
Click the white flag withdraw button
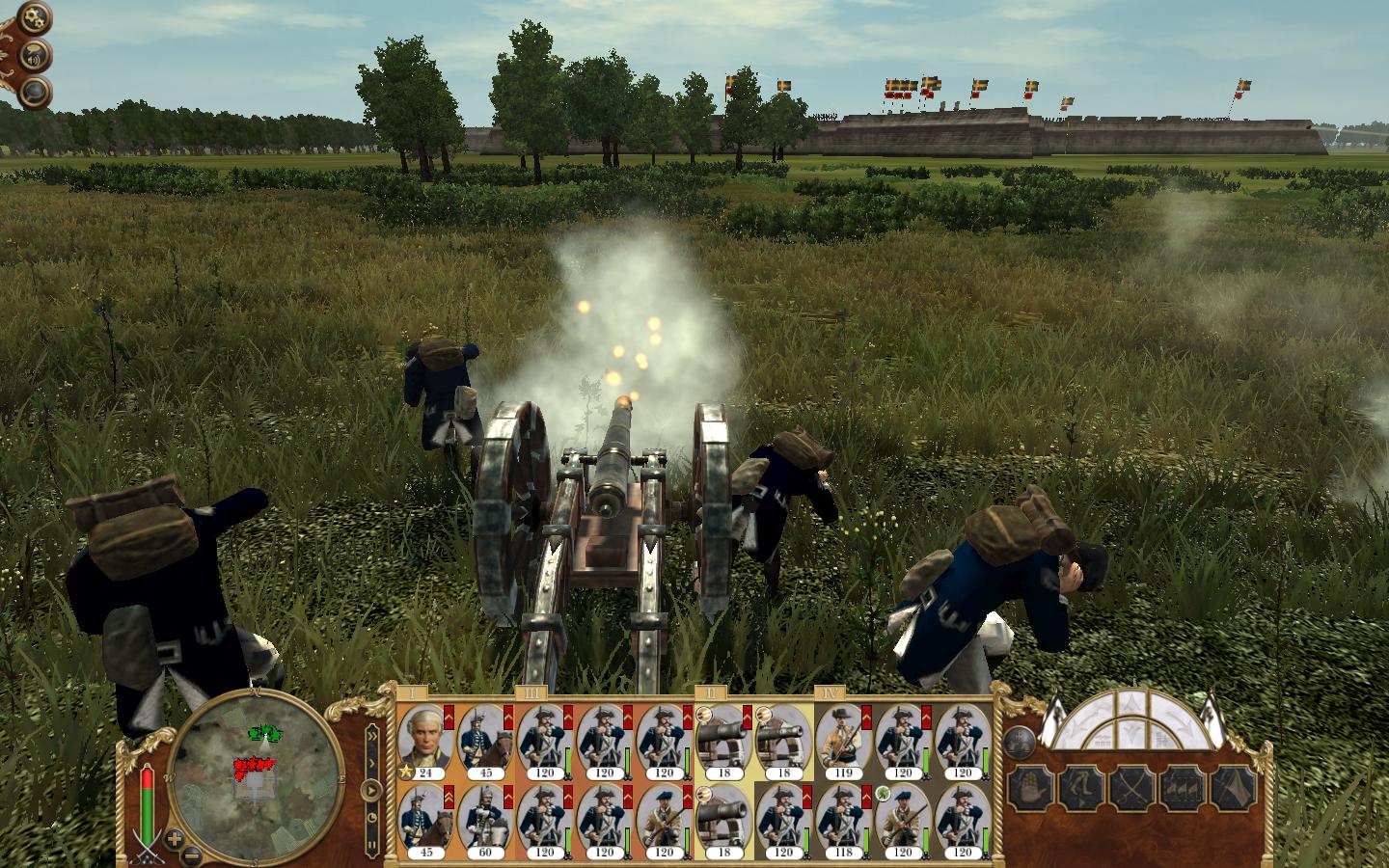point(1234,788)
